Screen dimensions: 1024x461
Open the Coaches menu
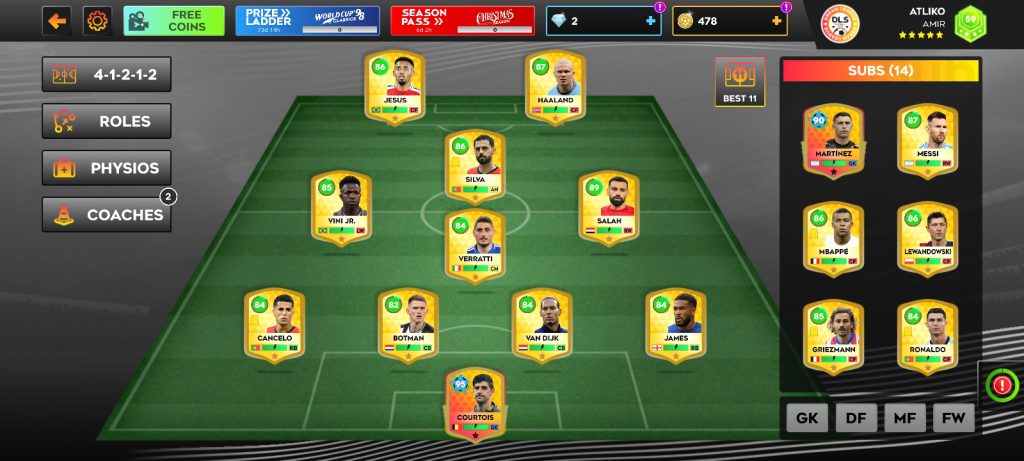point(106,215)
